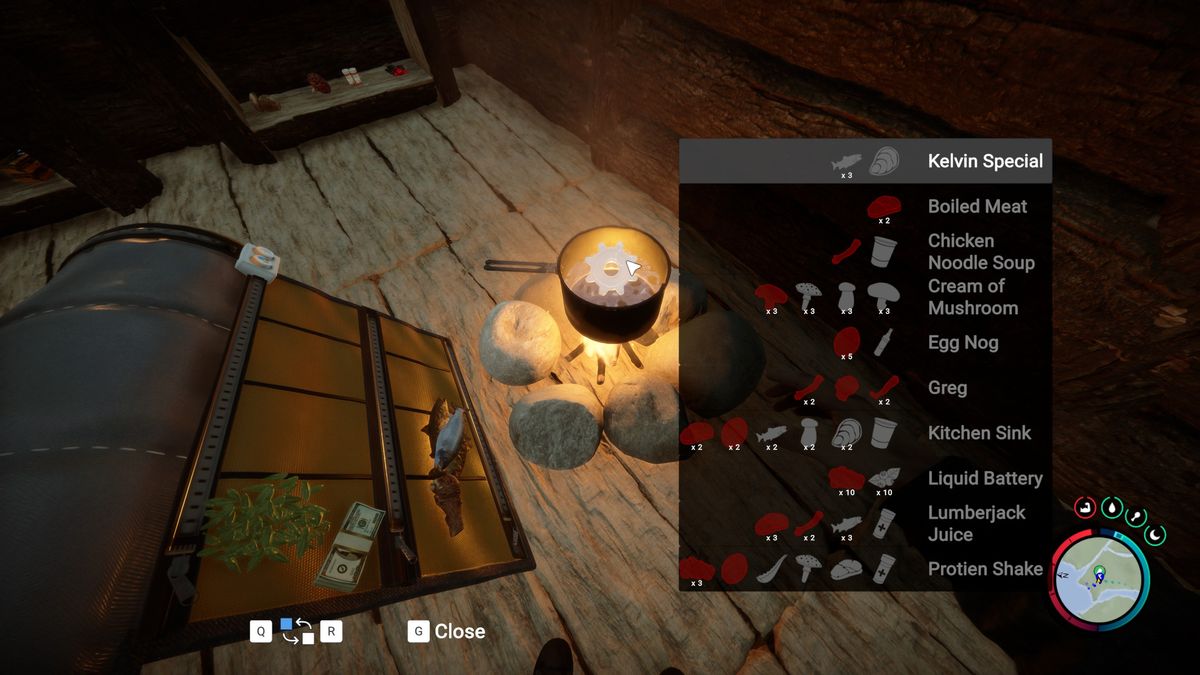The width and height of the screenshot is (1200, 675).
Task: Close the cooking menu
Action: pos(447,631)
